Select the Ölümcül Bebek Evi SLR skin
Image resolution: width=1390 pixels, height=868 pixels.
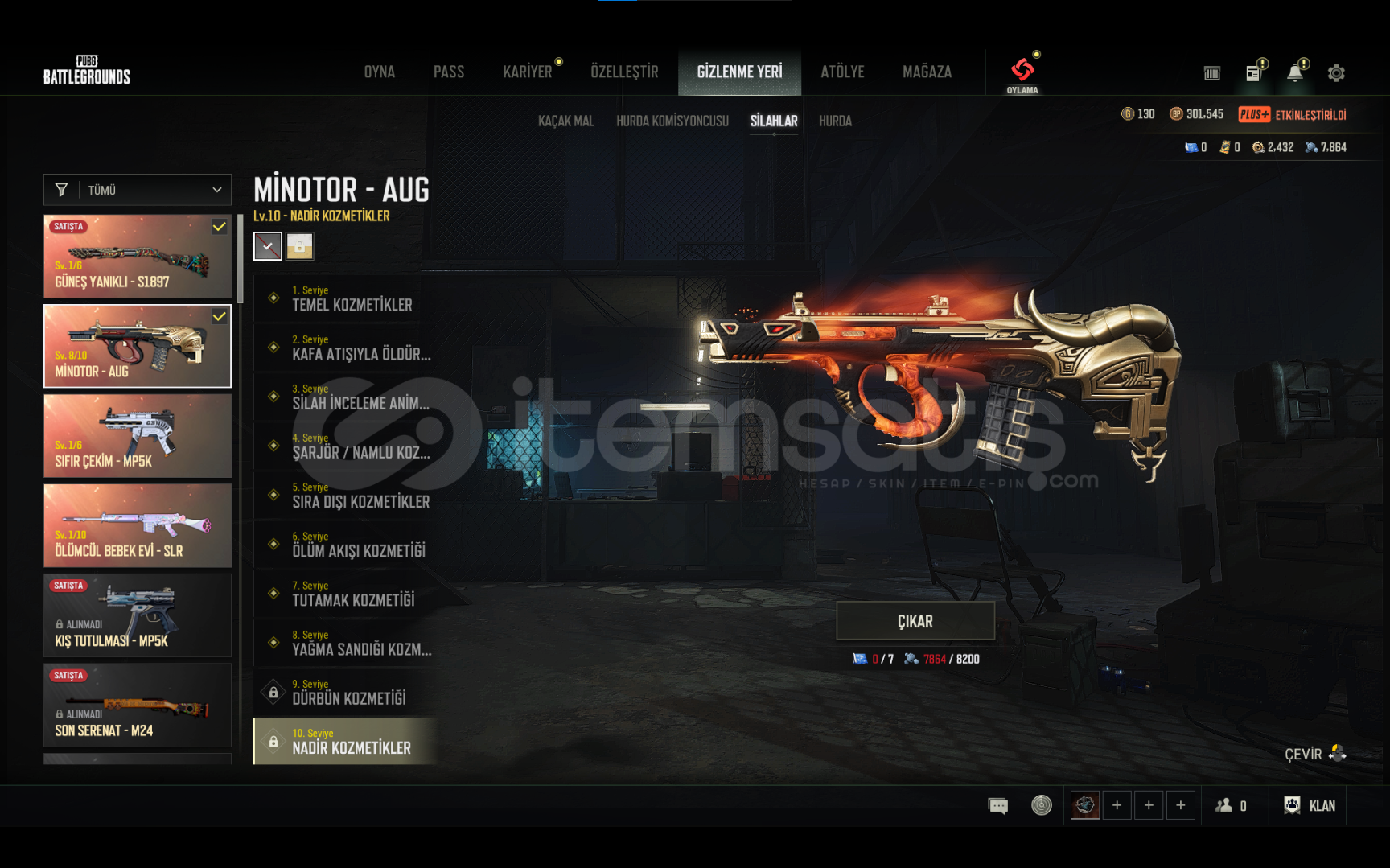tap(138, 526)
